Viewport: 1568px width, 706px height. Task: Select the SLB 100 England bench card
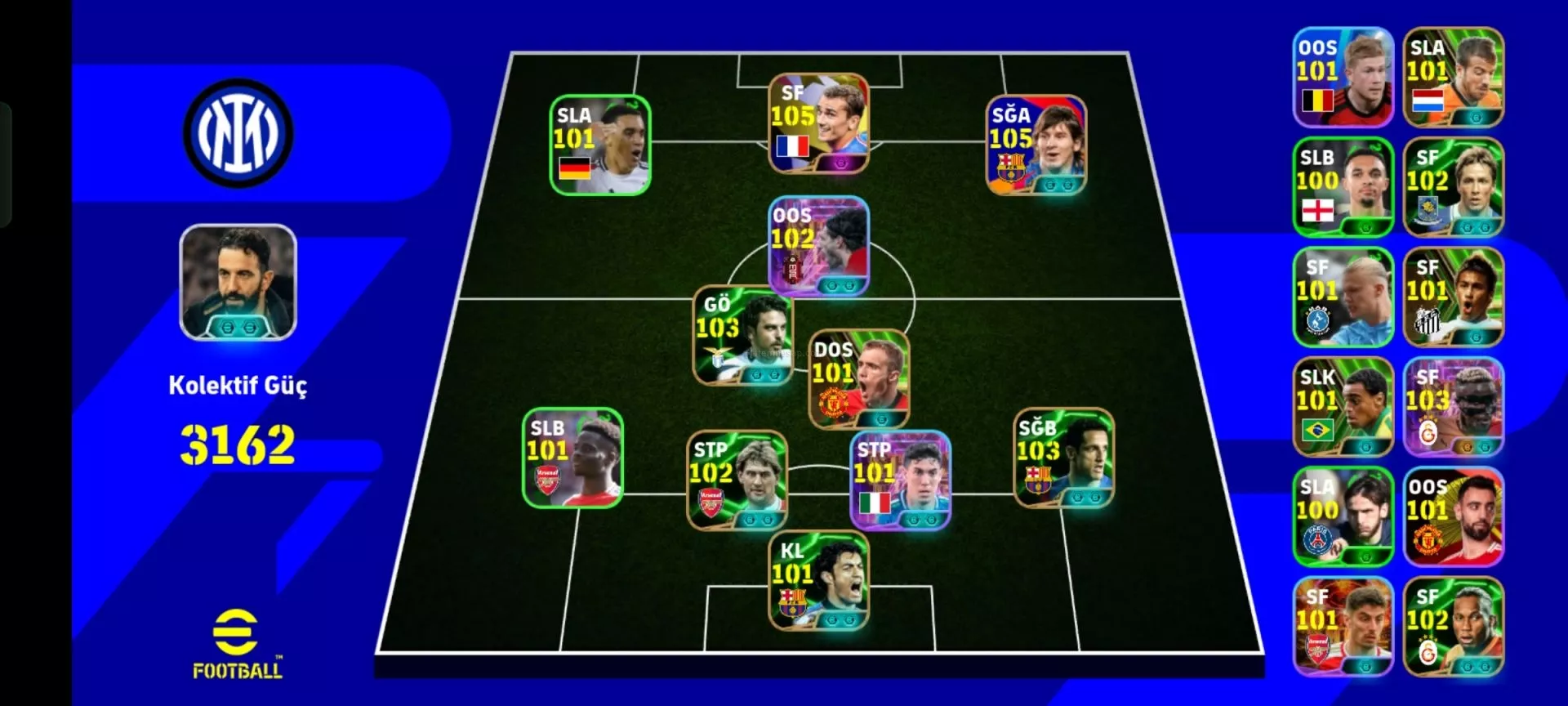pos(1343,187)
